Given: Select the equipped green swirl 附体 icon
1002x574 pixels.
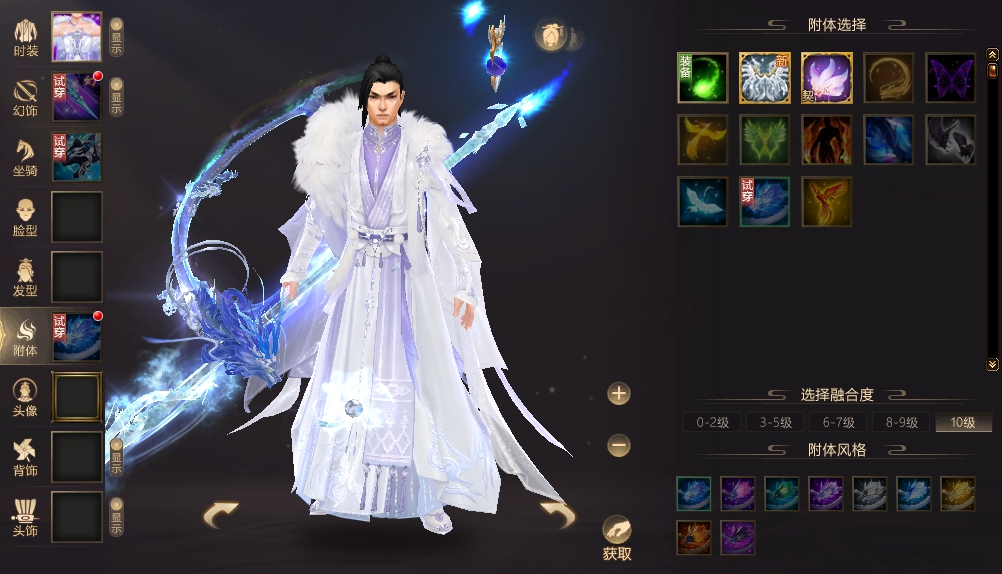Looking at the screenshot, I should (703, 78).
